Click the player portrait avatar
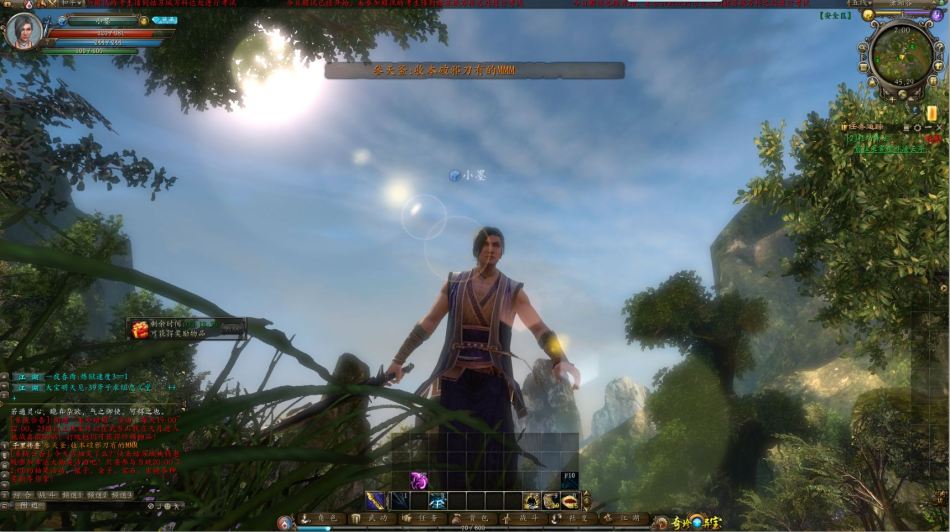950x532 pixels. pos(23,32)
